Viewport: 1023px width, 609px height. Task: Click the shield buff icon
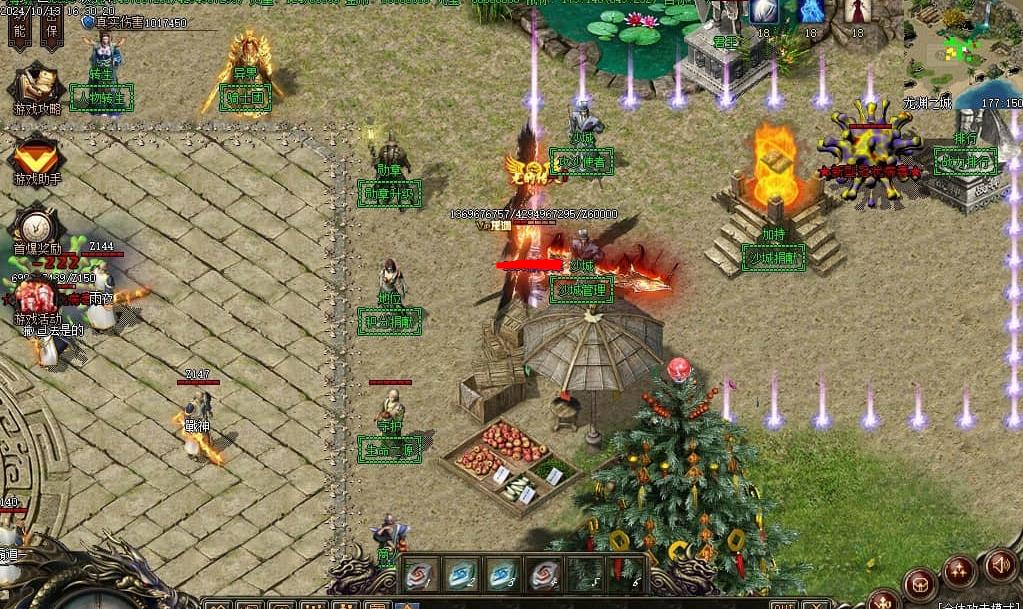point(764,11)
